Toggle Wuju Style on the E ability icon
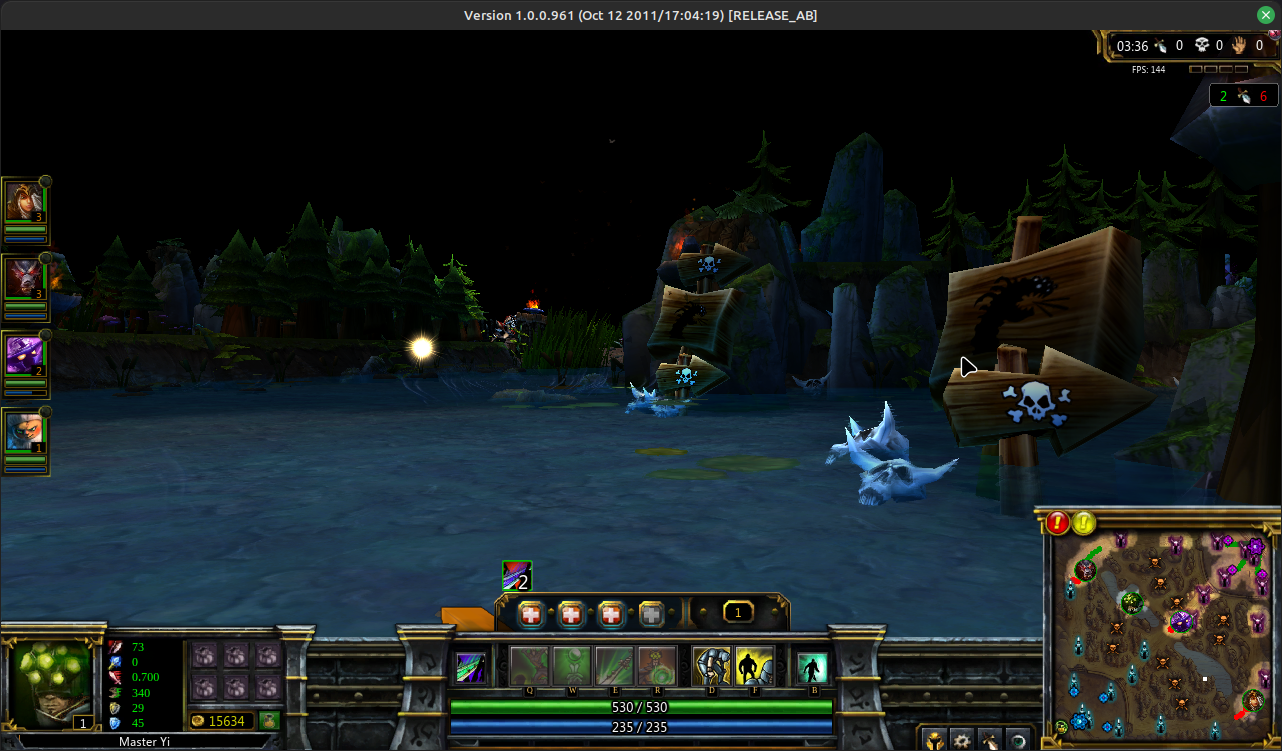Screen dimensions: 1282x751 [614, 666]
